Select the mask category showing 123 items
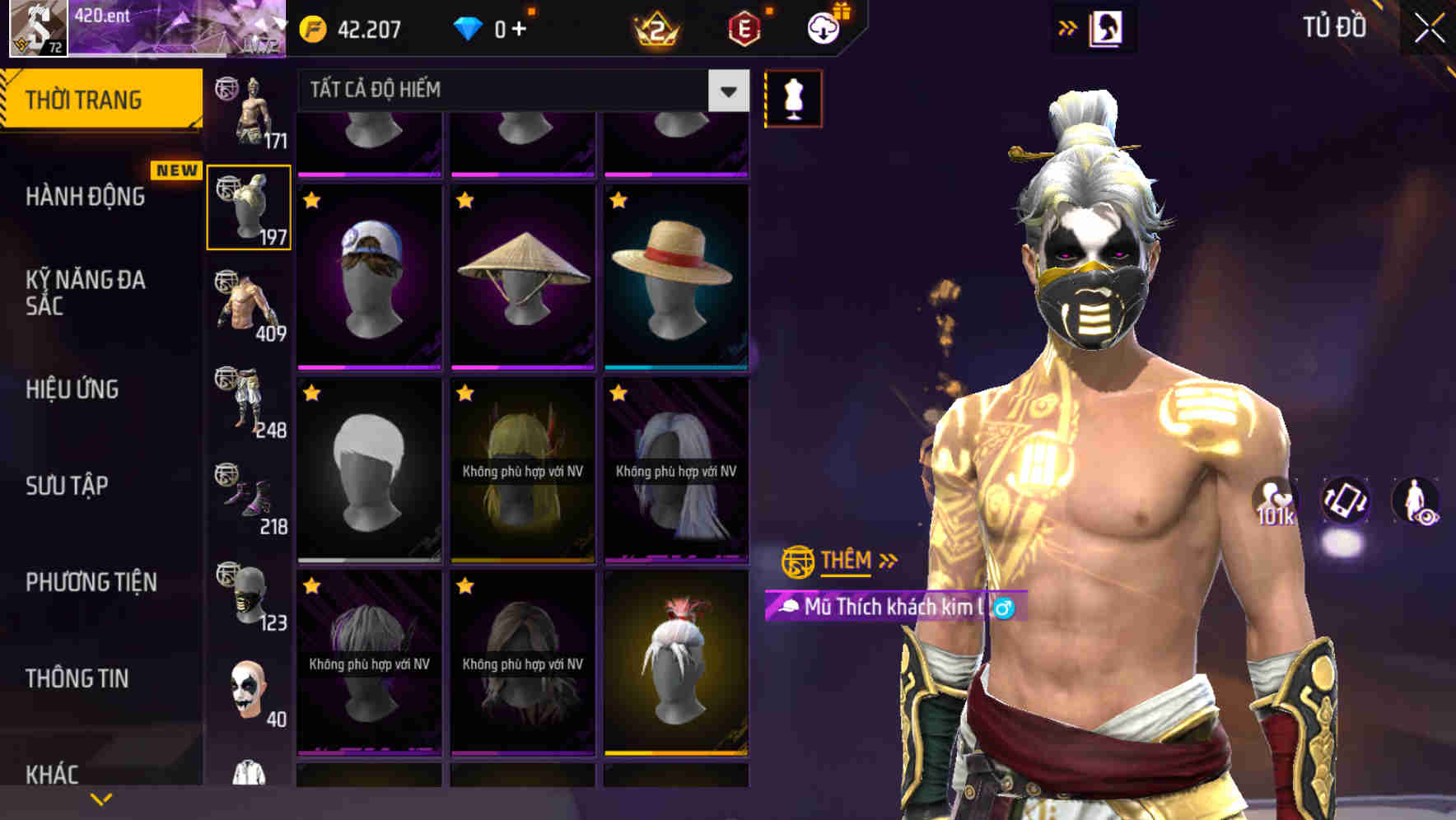This screenshot has width=1456, height=820. tap(249, 595)
